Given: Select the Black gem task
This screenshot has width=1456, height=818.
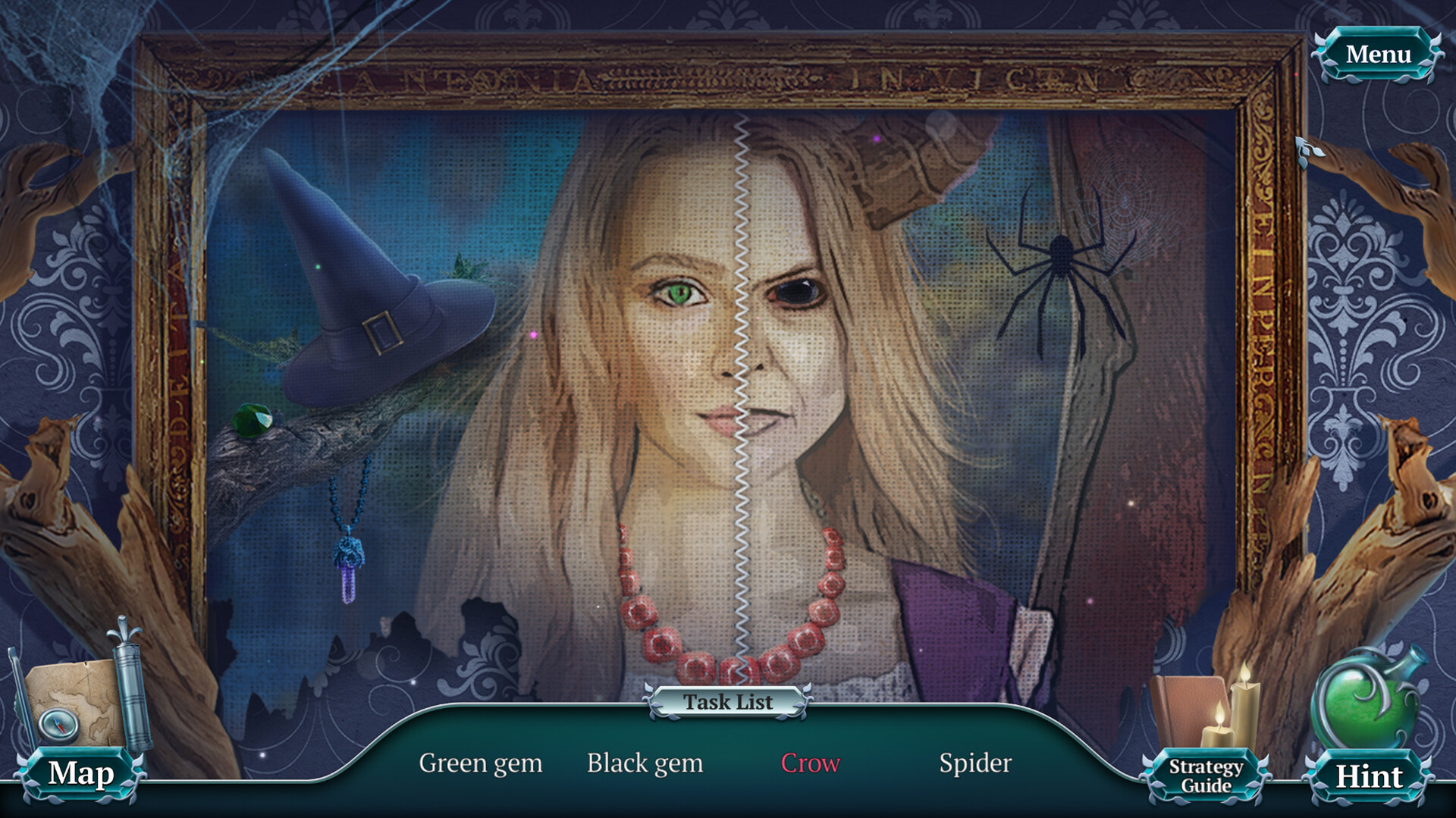Looking at the screenshot, I should [645, 763].
